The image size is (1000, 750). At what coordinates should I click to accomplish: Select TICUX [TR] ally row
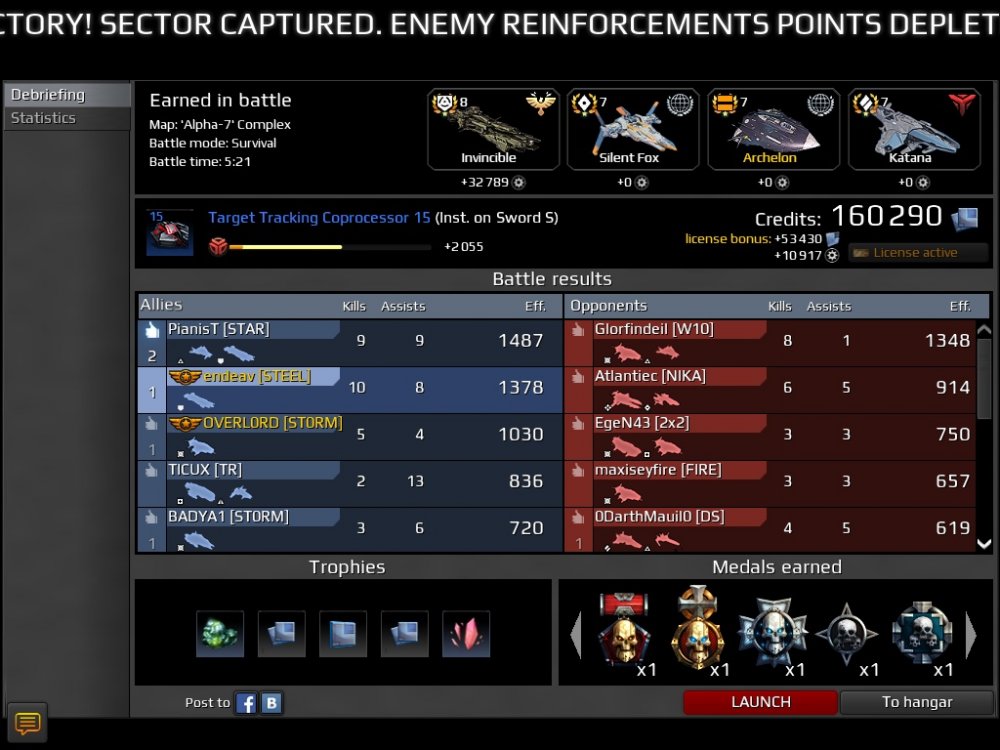pos(350,483)
